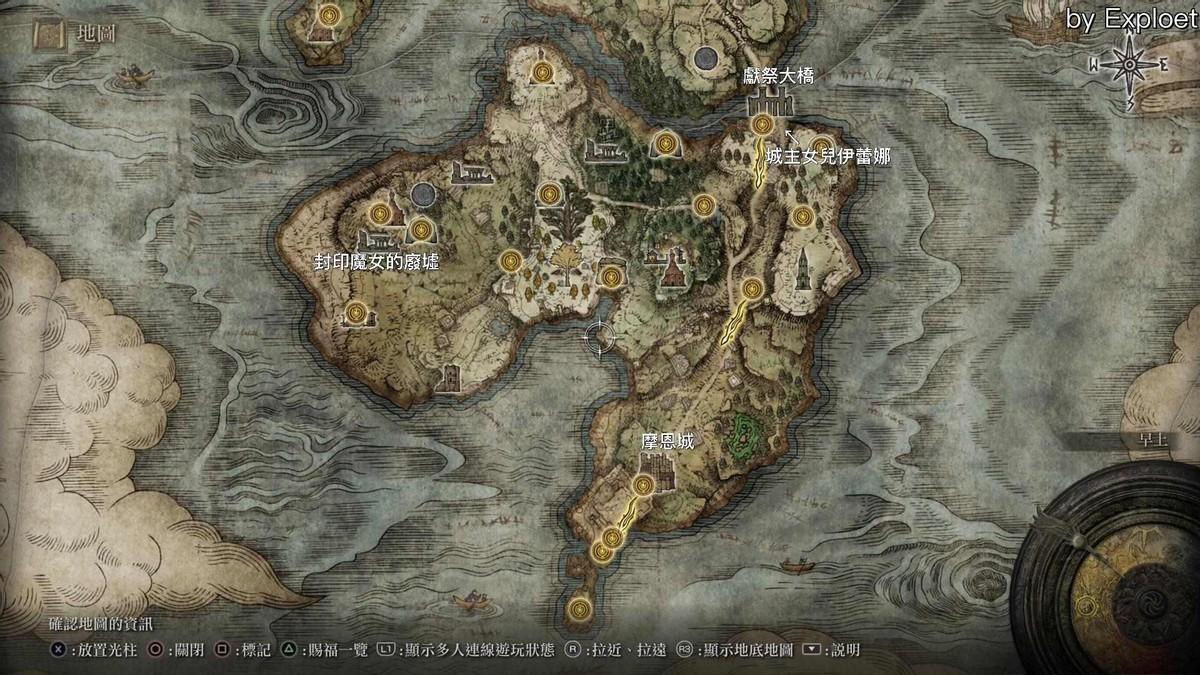
Task: Select the tall stone tower map icon
Action: coord(802,270)
